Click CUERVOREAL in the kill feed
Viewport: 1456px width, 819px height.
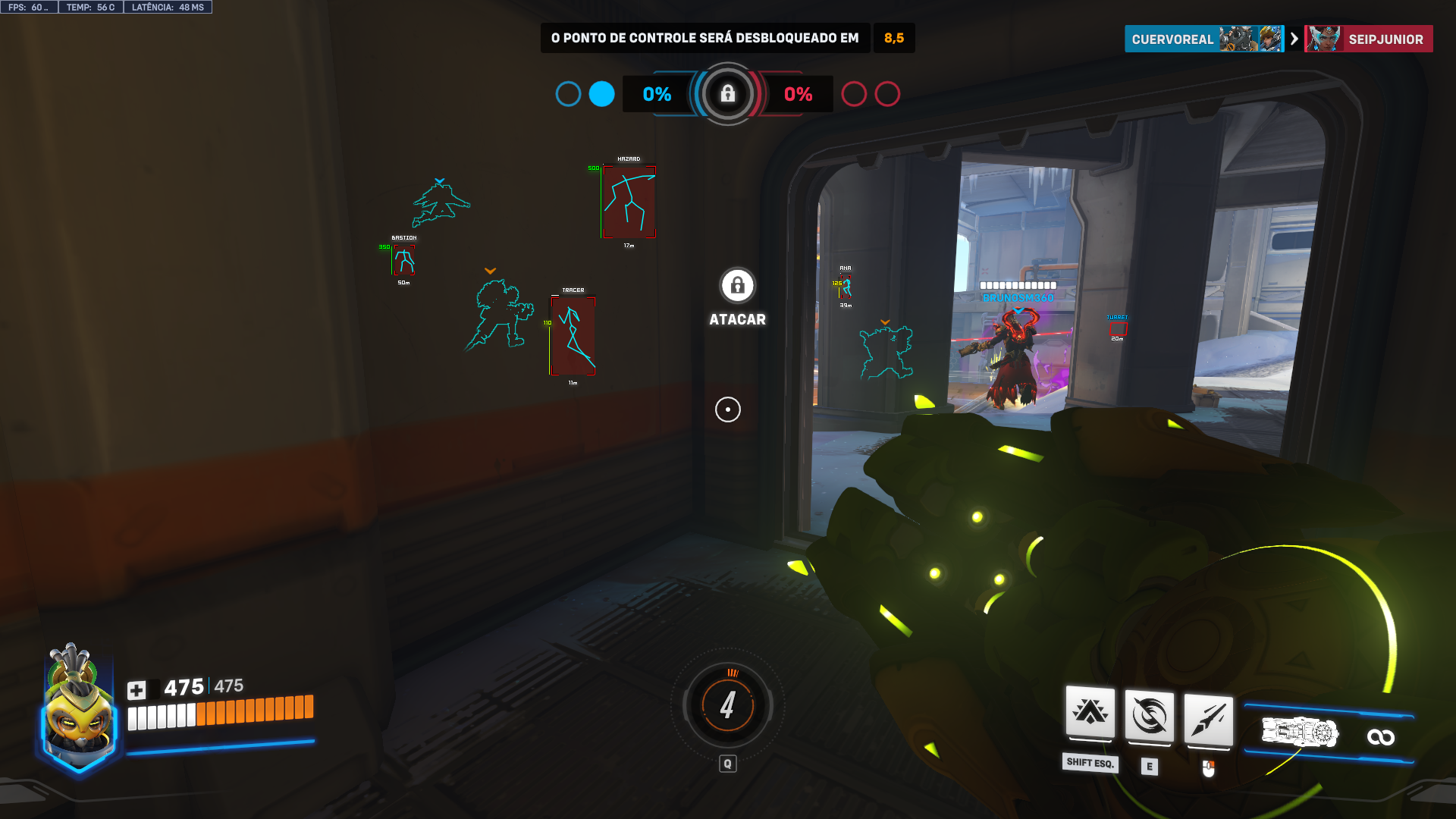coord(1172,39)
